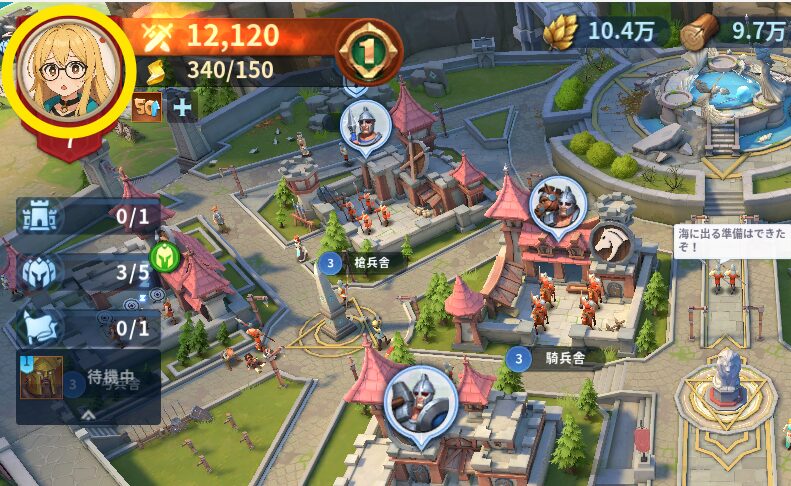
Task: Tap the VIP level 1 badge
Action: [369, 50]
